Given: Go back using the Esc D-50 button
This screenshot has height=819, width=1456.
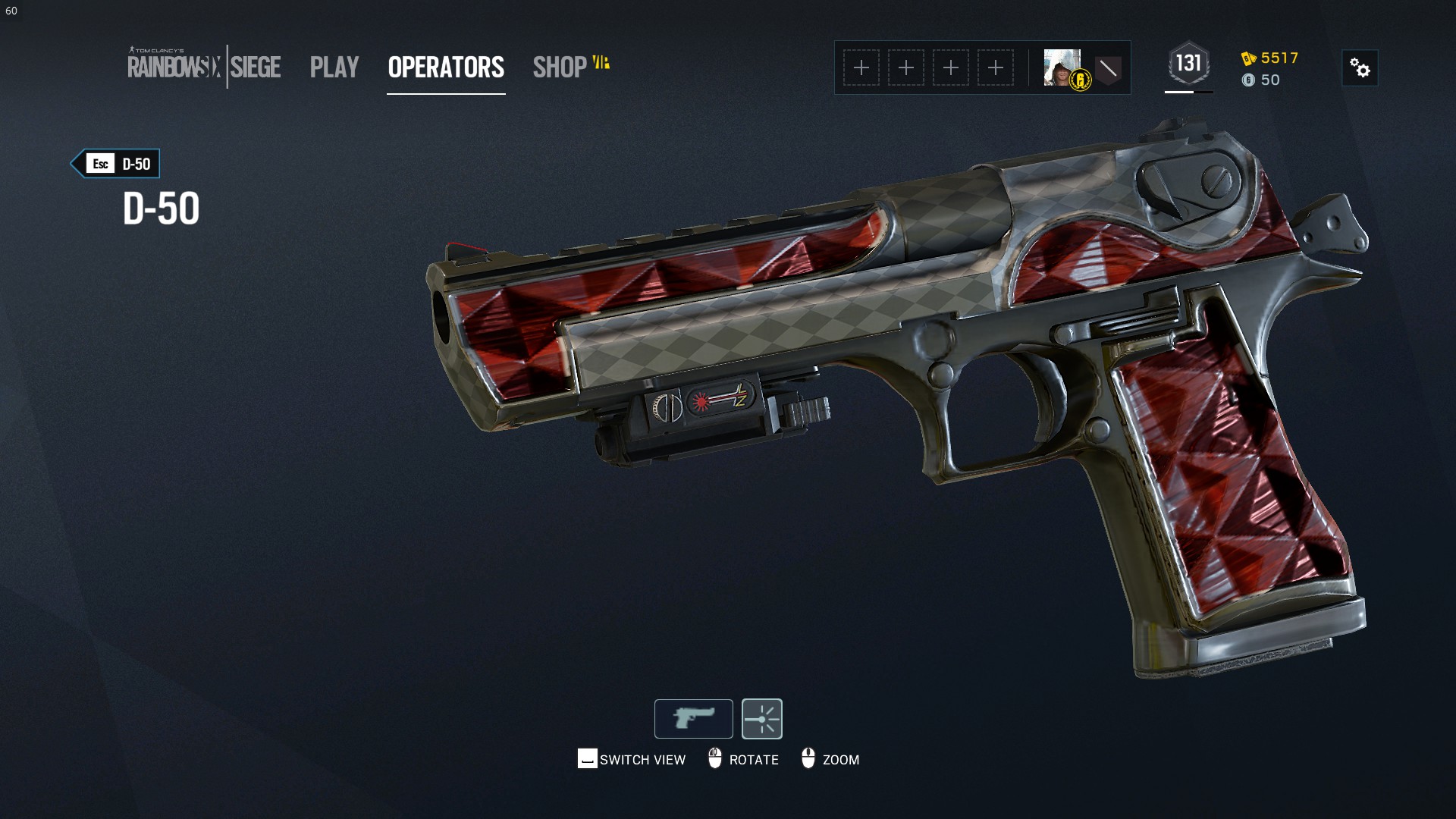Looking at the screenshot, I should tap(116, 164).
